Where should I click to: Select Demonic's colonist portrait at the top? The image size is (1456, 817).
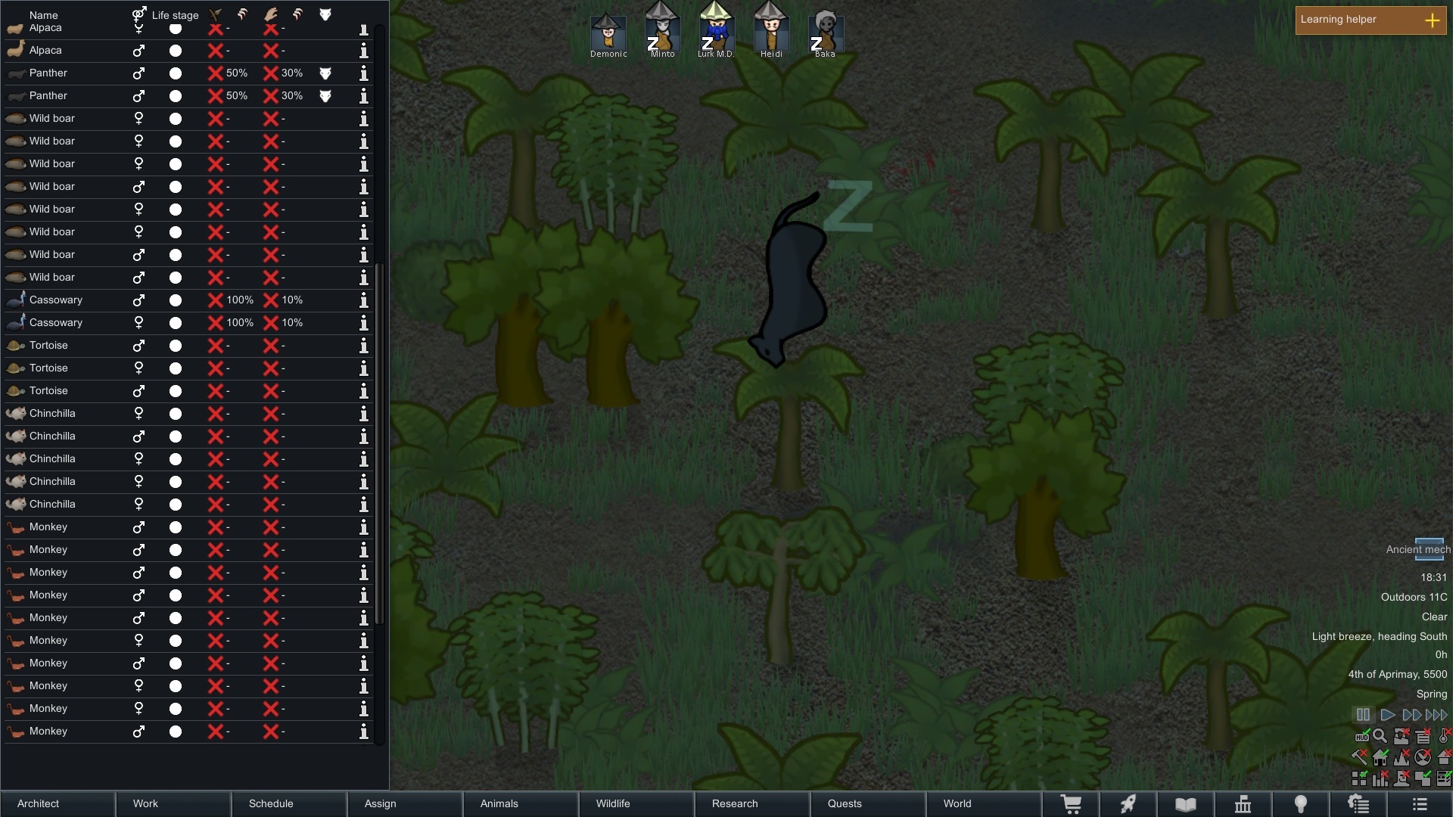pos(608,34)
